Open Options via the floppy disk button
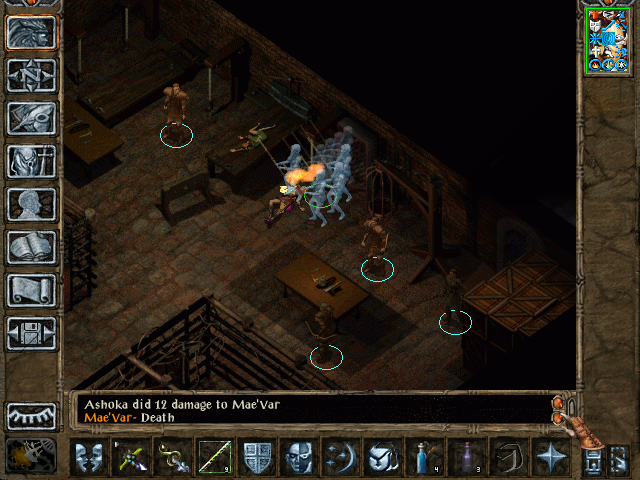640x480 pixels. point(32,333)
